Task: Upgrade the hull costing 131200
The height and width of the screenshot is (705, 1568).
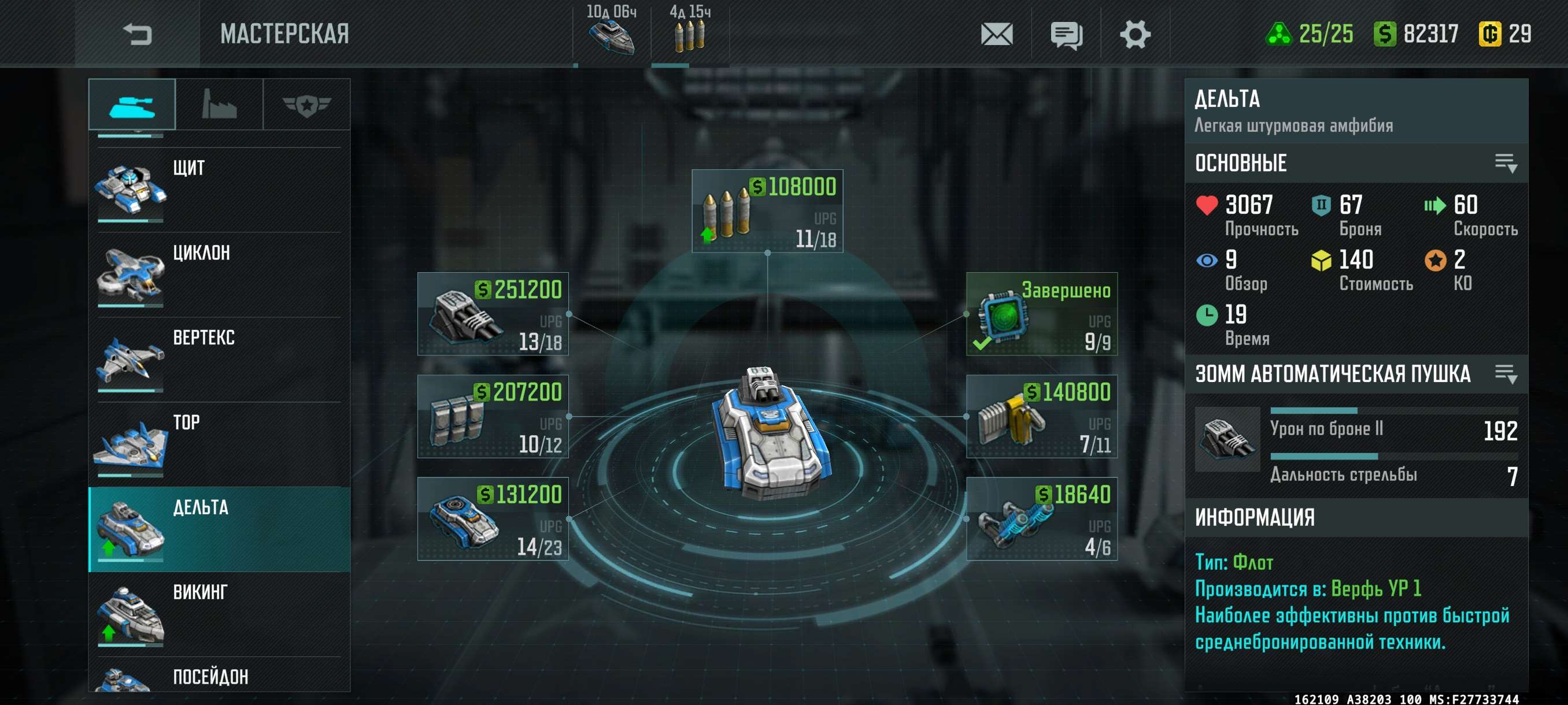Action: (493, 518)
